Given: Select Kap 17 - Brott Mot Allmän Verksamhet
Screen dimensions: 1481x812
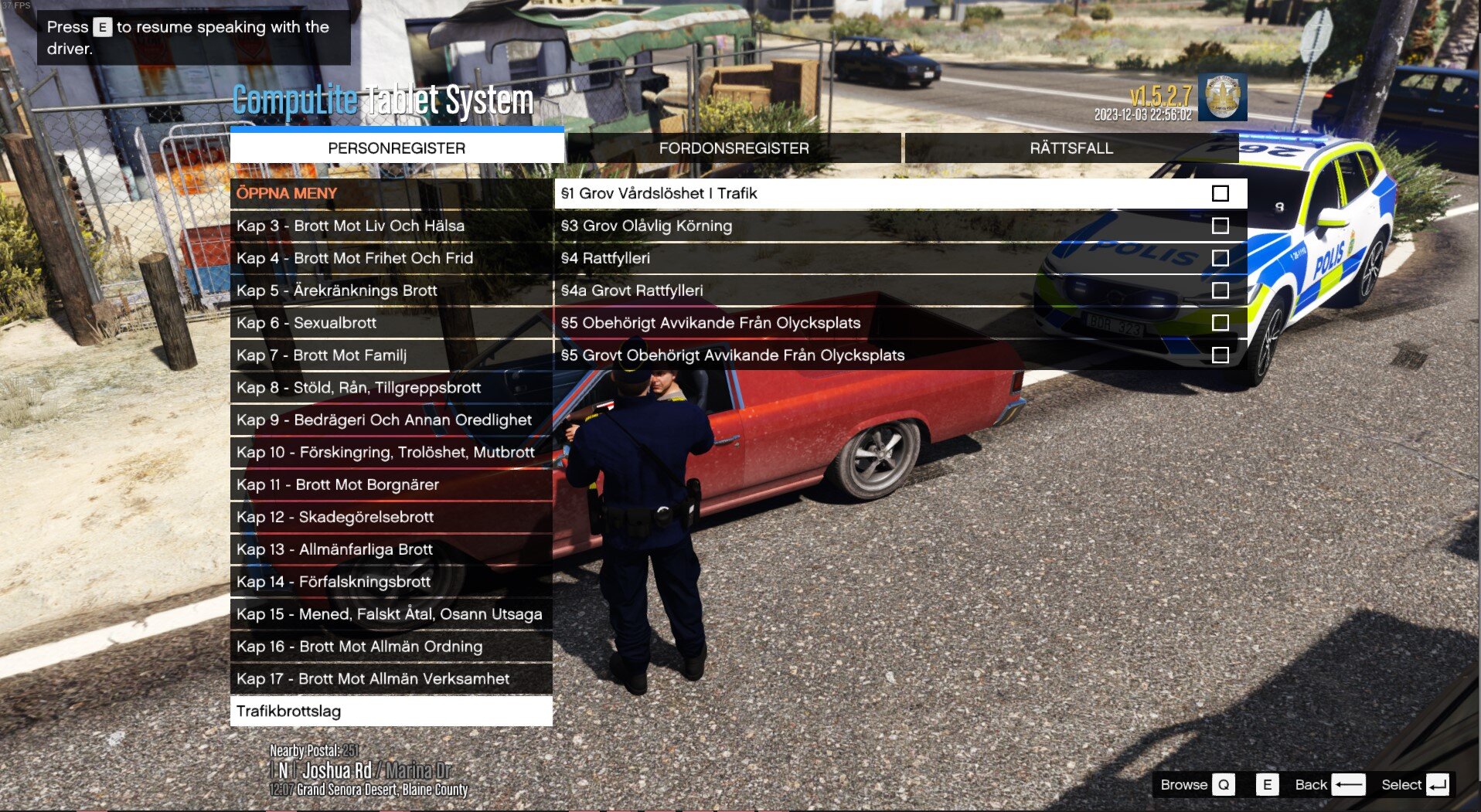Looking at the screenshot, I should pos(391,679).
